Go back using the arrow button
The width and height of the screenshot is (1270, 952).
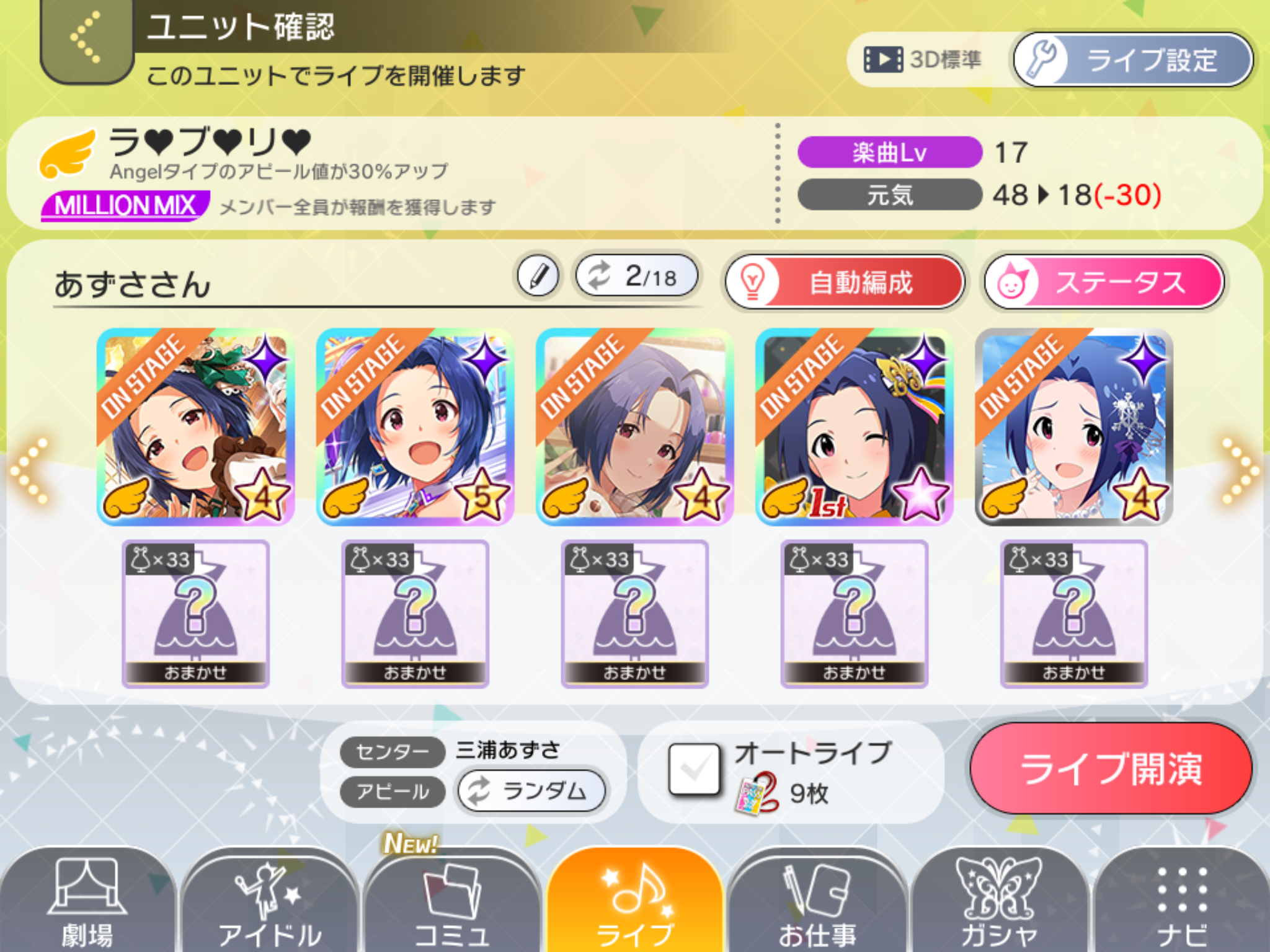coord(86,38)
